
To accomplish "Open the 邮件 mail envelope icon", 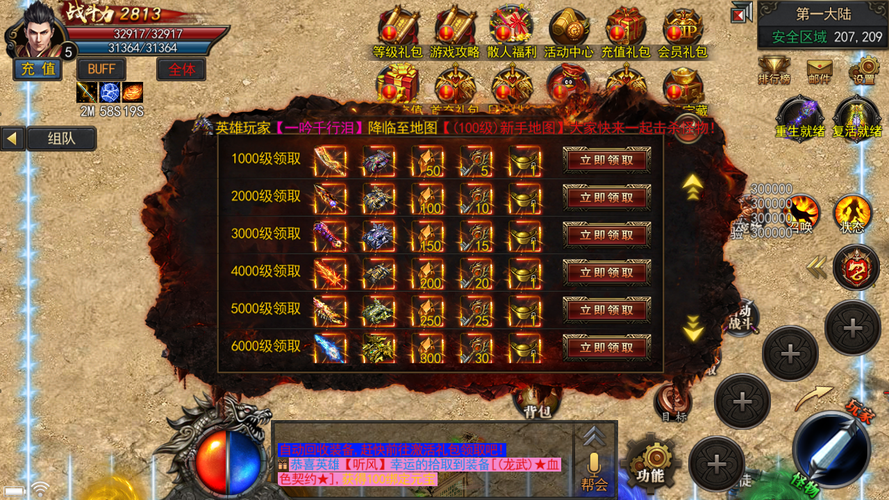I will pos(820,70).
